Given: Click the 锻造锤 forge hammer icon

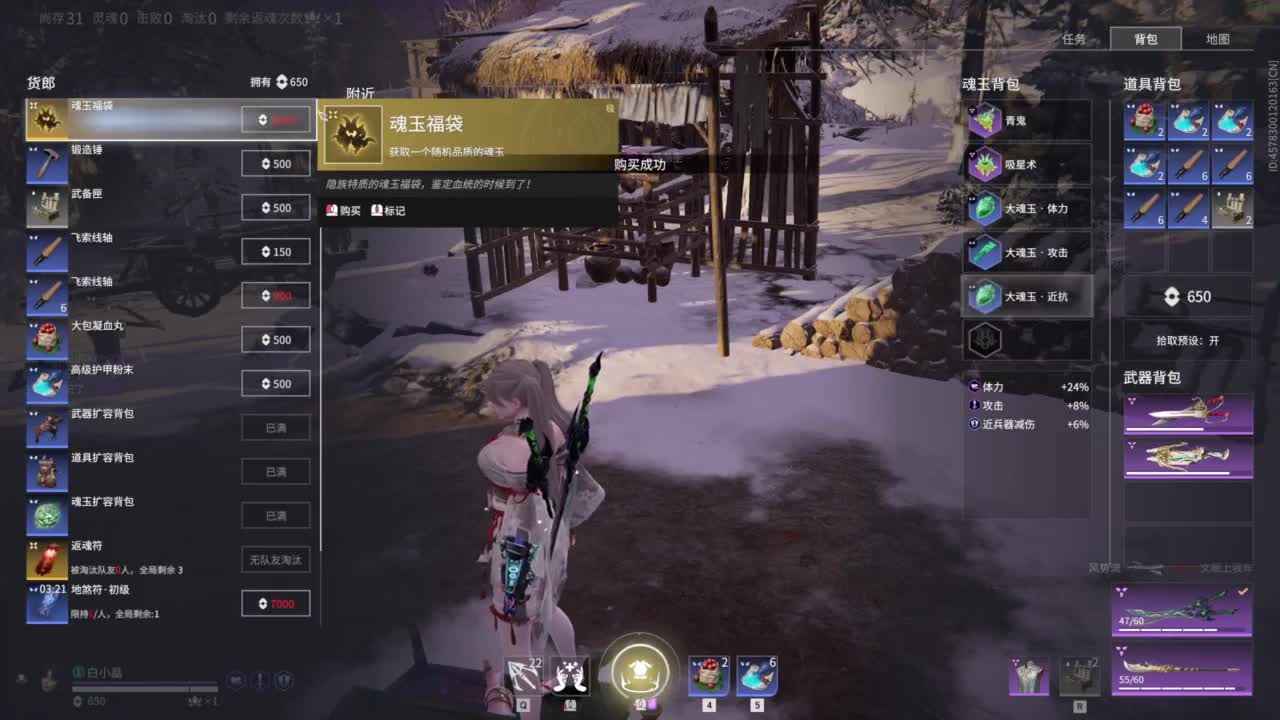Looking at the screenshot, I should coord(47,163).
